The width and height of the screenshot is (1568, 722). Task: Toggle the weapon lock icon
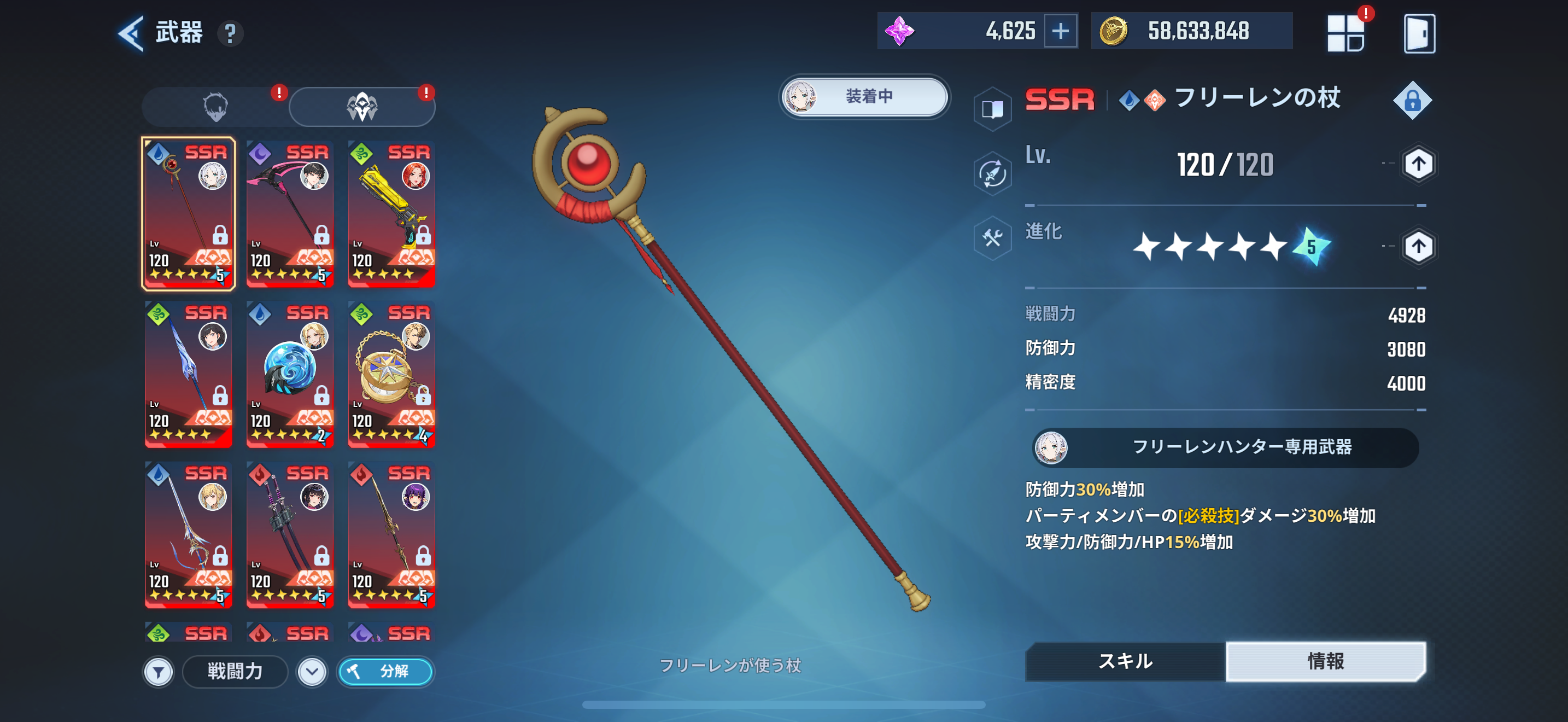[x=1412, y=101]
